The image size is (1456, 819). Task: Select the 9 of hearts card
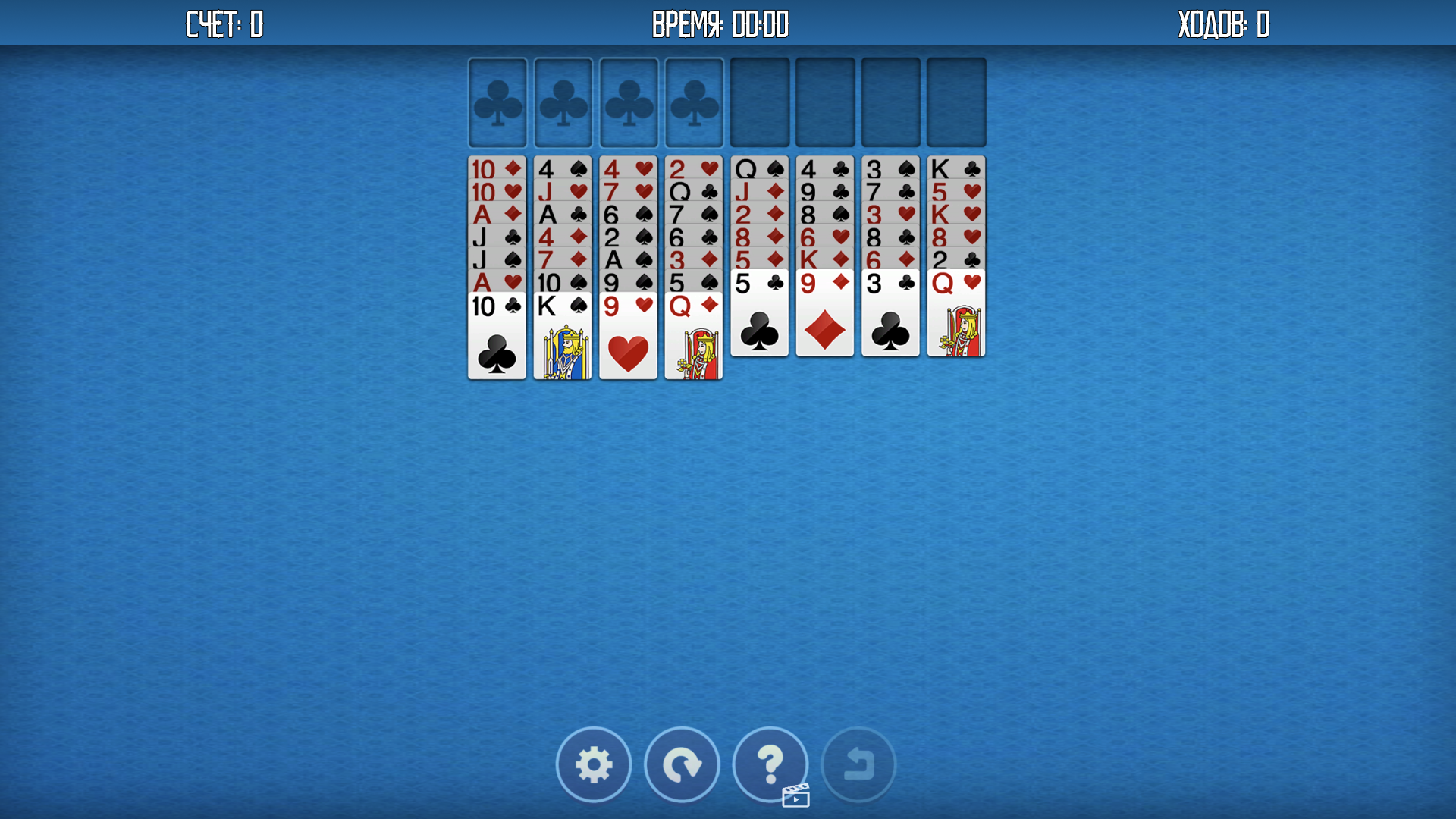coord(628,334)
